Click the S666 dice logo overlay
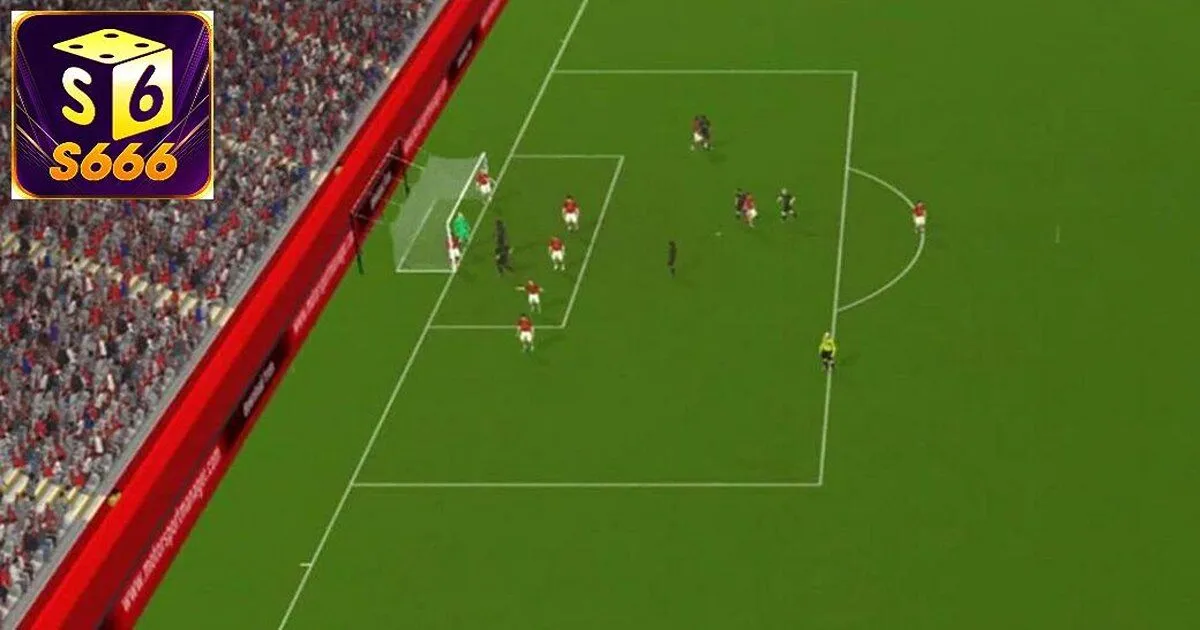 coord(112,104)
